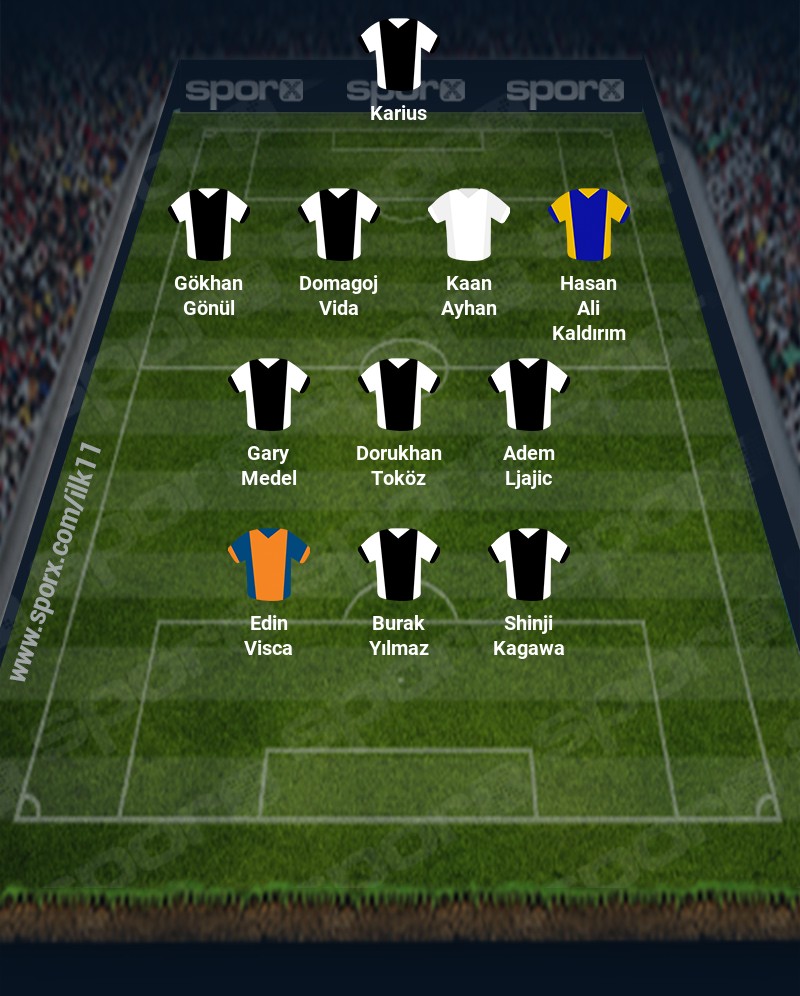Image resolution: width=800 pixels, height=996 pixels.
Task: Select Edin Visca's orange jersey
Action: (x=269, y=564)
